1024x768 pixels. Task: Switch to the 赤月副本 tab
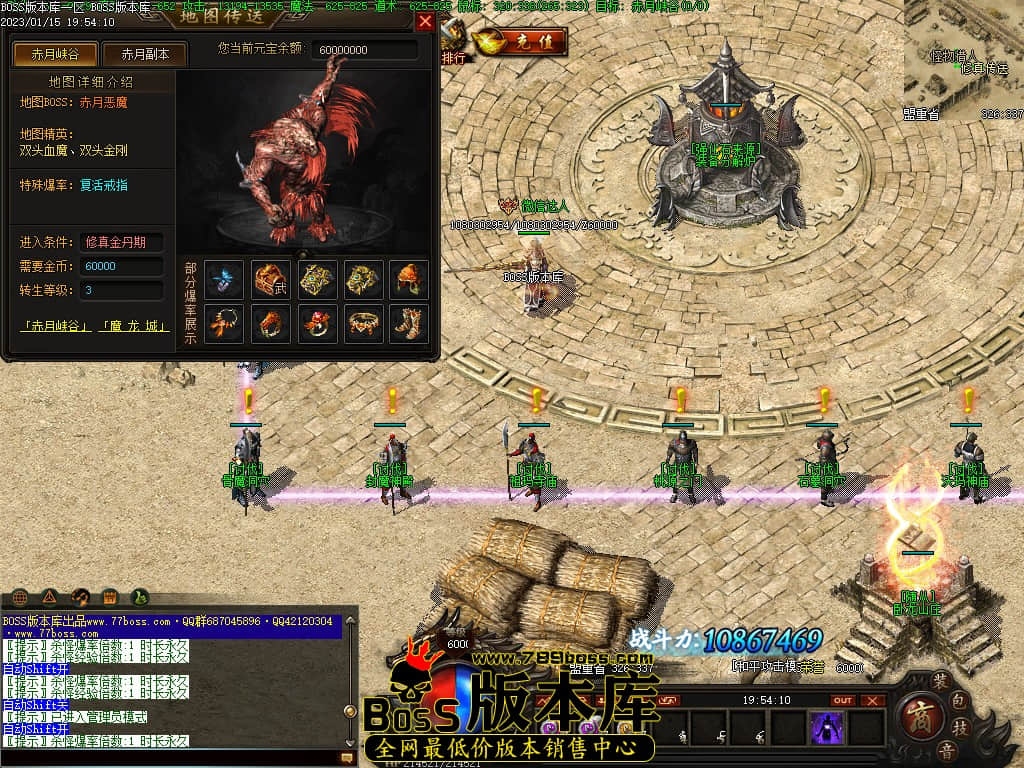145,54
